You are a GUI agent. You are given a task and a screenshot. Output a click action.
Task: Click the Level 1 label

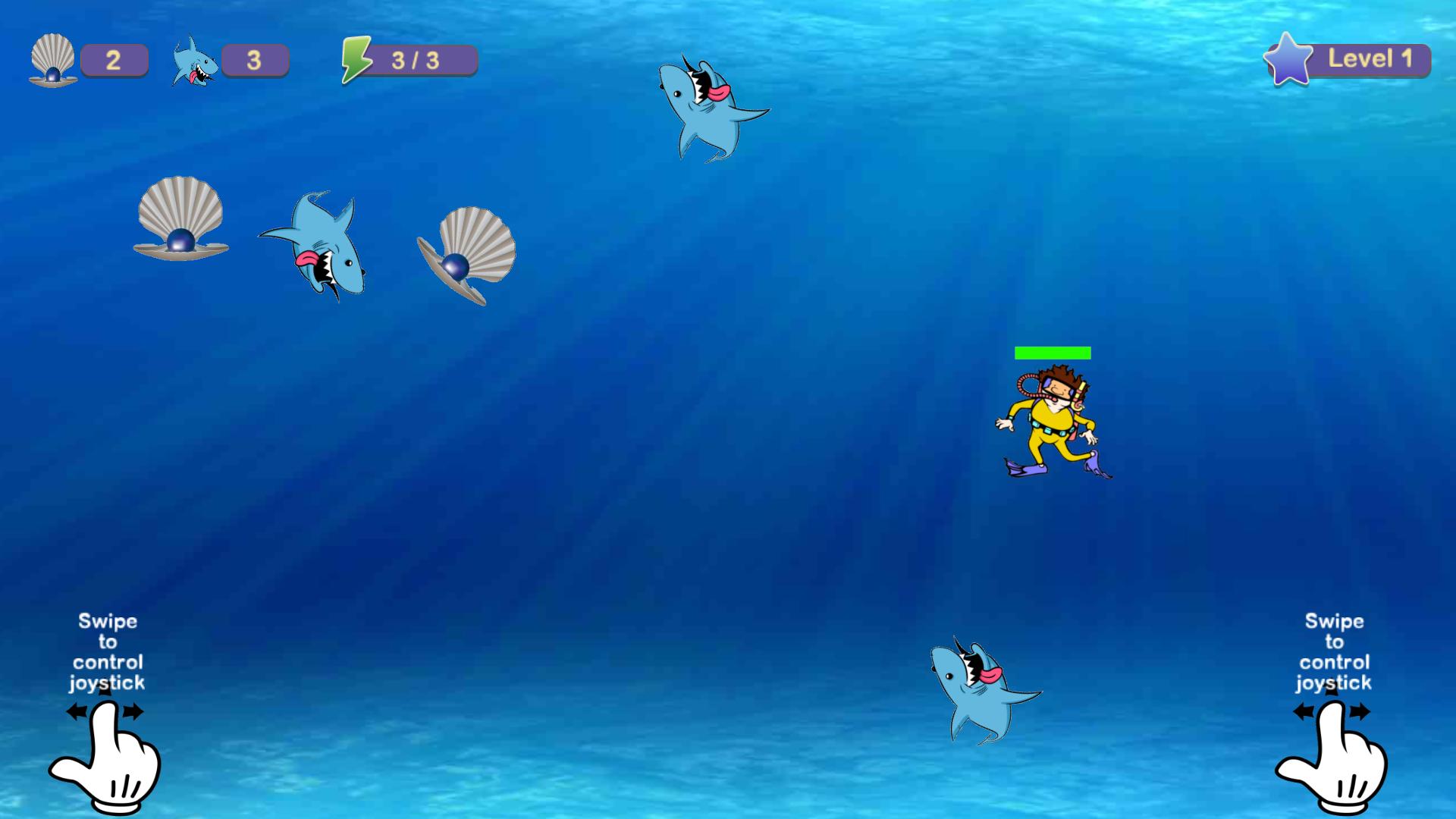(1371, 60)
